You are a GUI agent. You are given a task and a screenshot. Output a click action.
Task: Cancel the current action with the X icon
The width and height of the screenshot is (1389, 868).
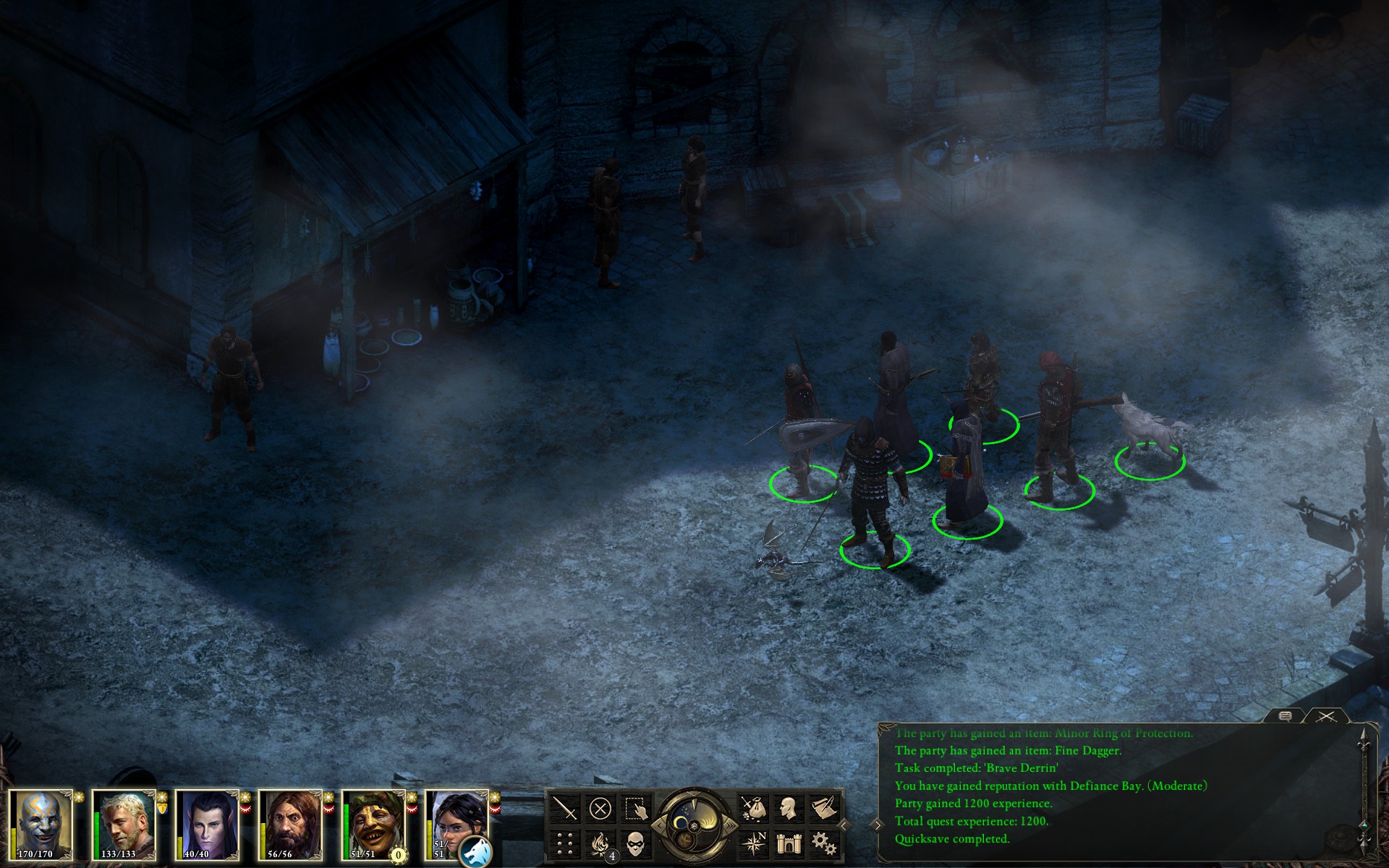pos(600,808)
